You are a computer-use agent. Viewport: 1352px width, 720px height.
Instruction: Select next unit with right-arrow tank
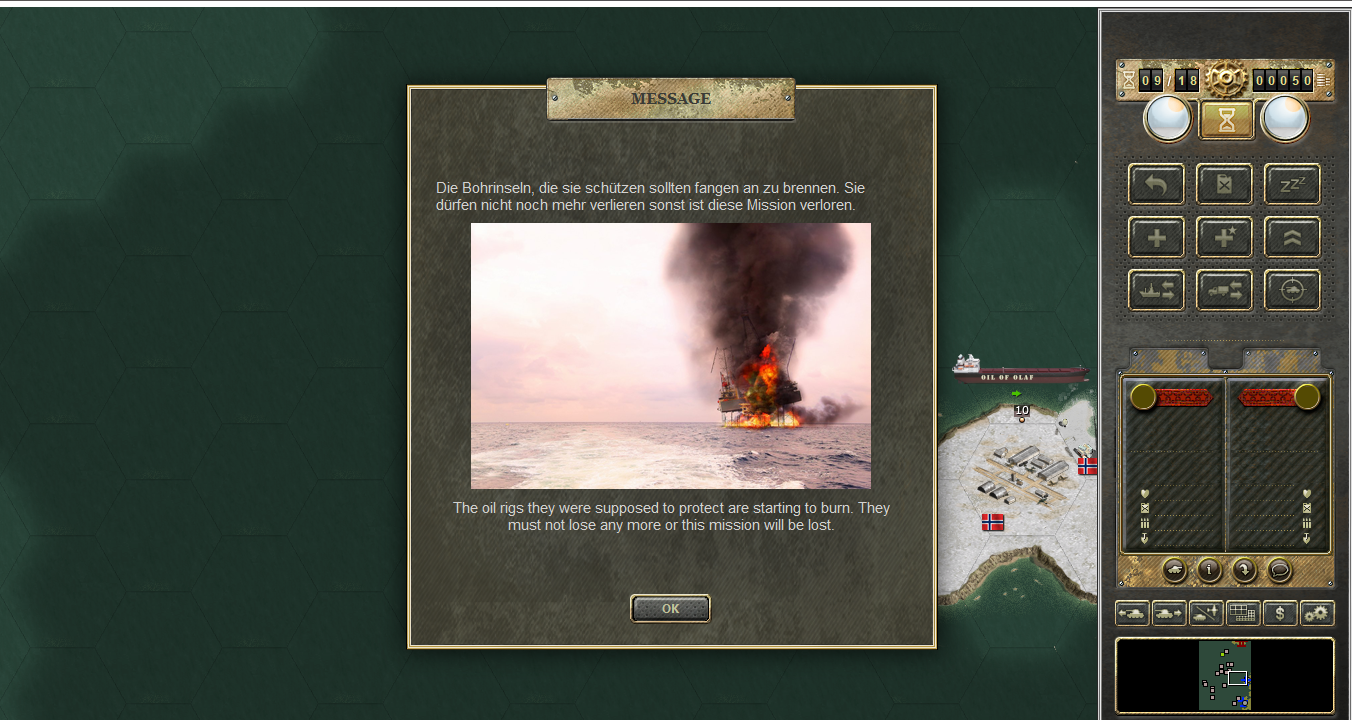[1169, 613]
